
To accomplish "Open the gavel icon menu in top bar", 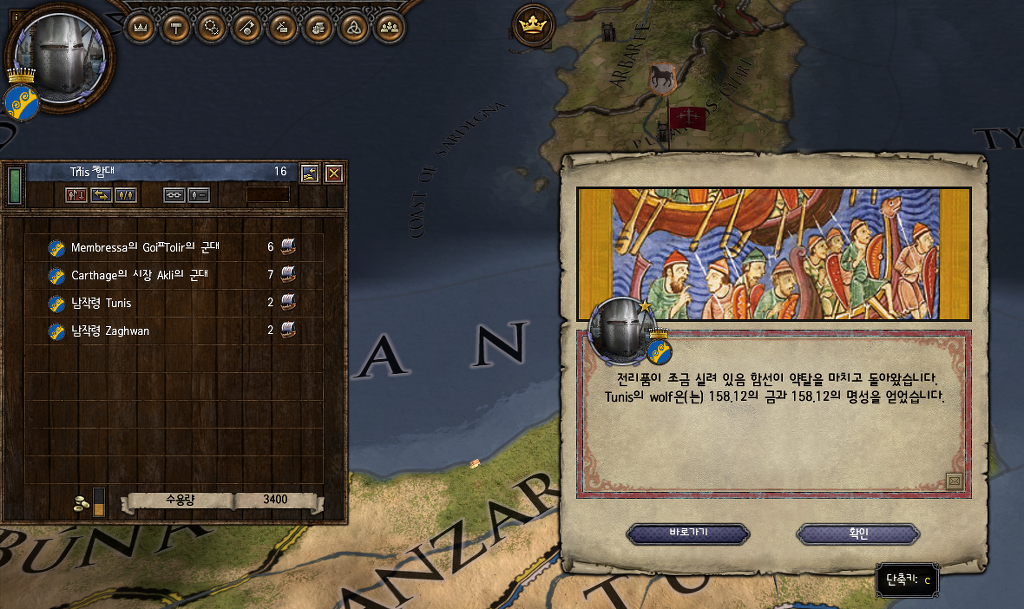I will [x=282, y=28].
